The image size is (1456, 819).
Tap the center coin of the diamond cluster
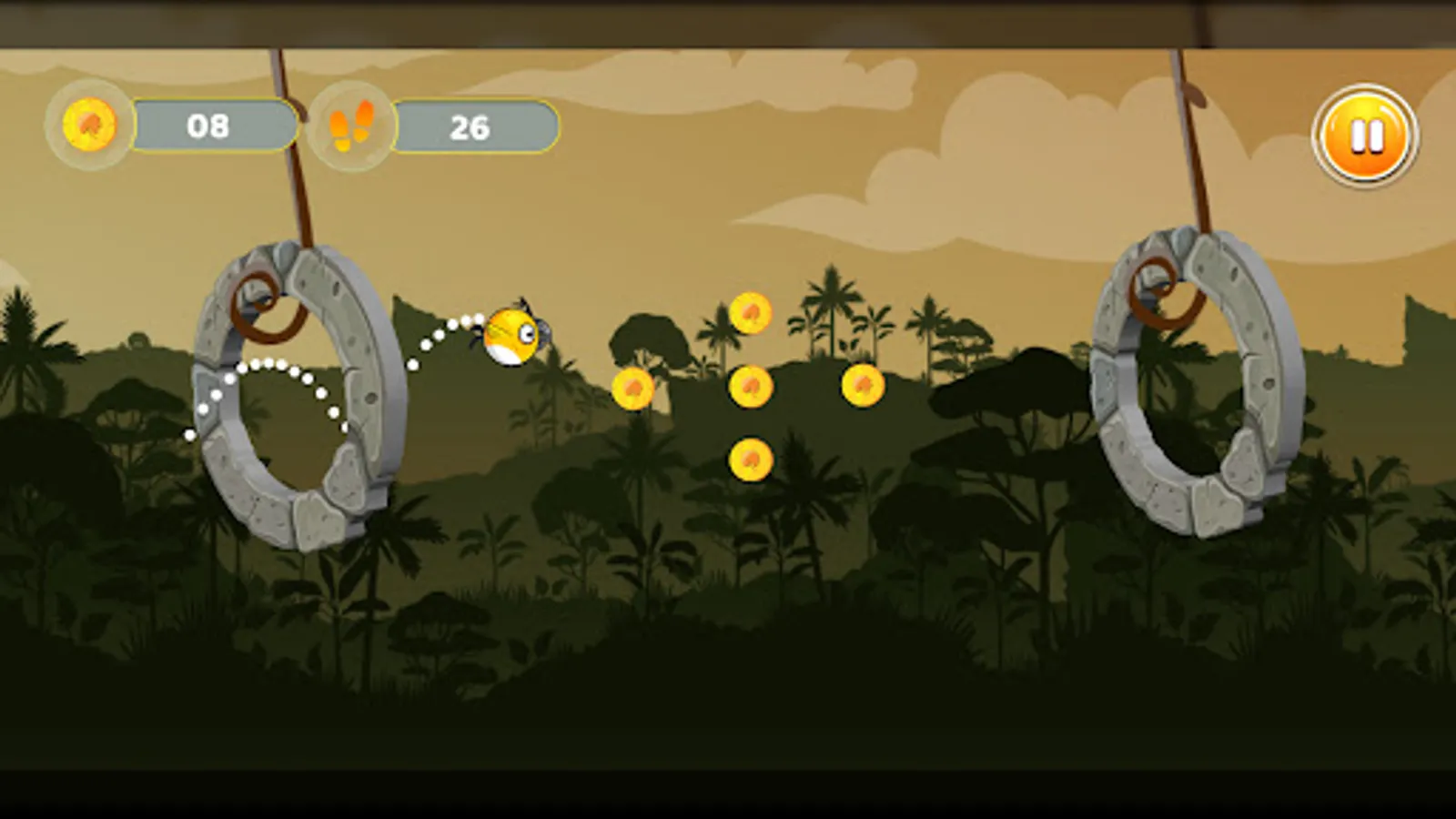click(x=749, y=389)
